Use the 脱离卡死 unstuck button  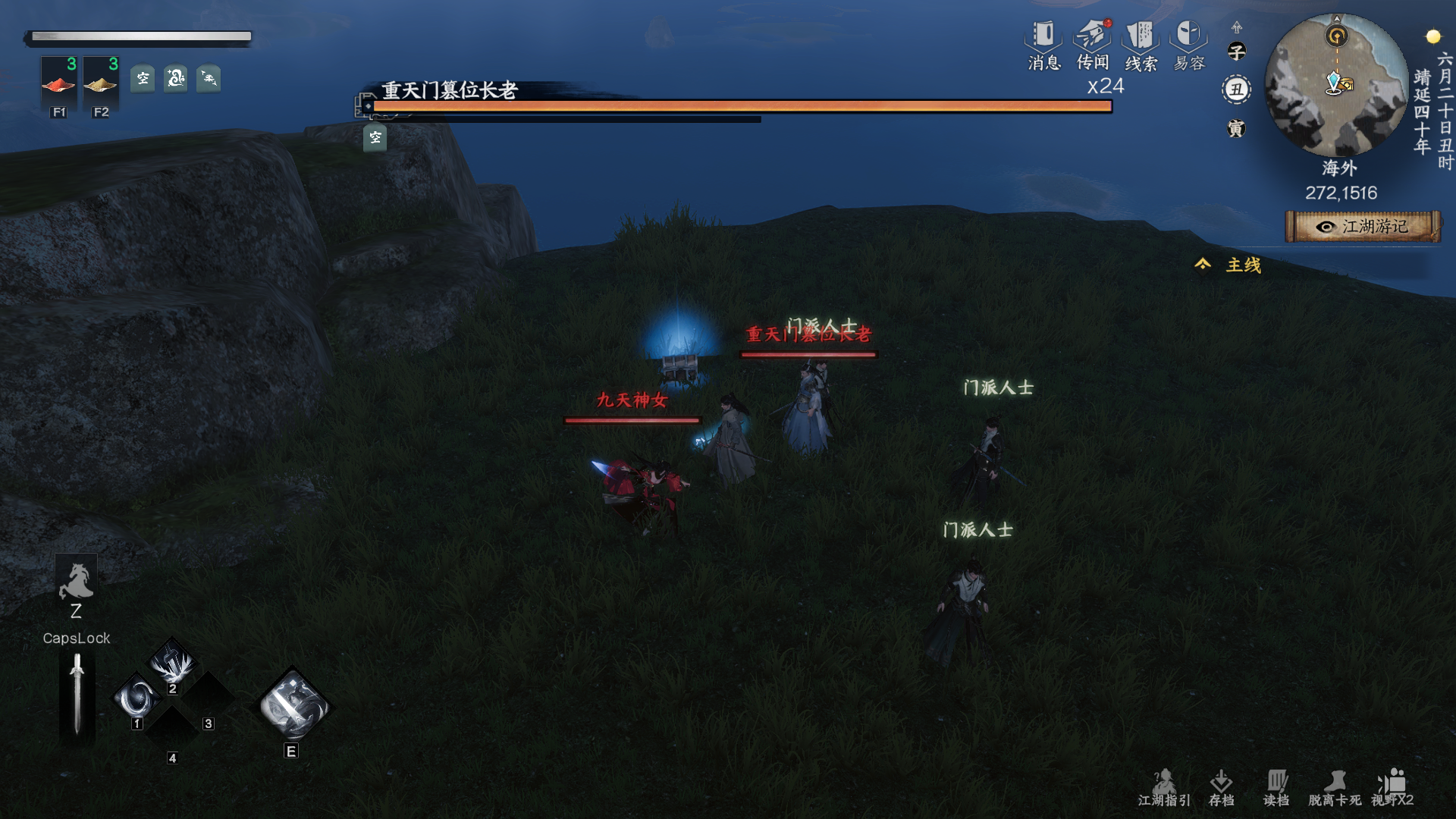(x=1335, y=788)
